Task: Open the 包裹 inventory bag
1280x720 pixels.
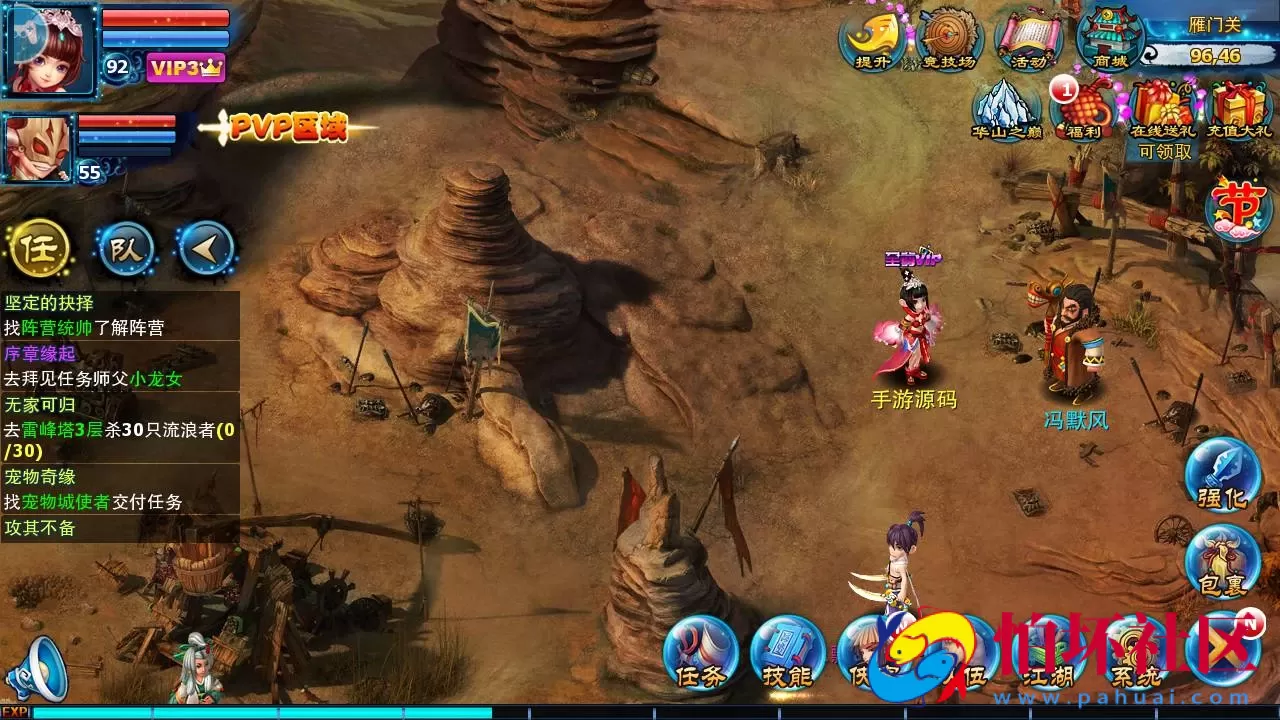Action: 1222,560
